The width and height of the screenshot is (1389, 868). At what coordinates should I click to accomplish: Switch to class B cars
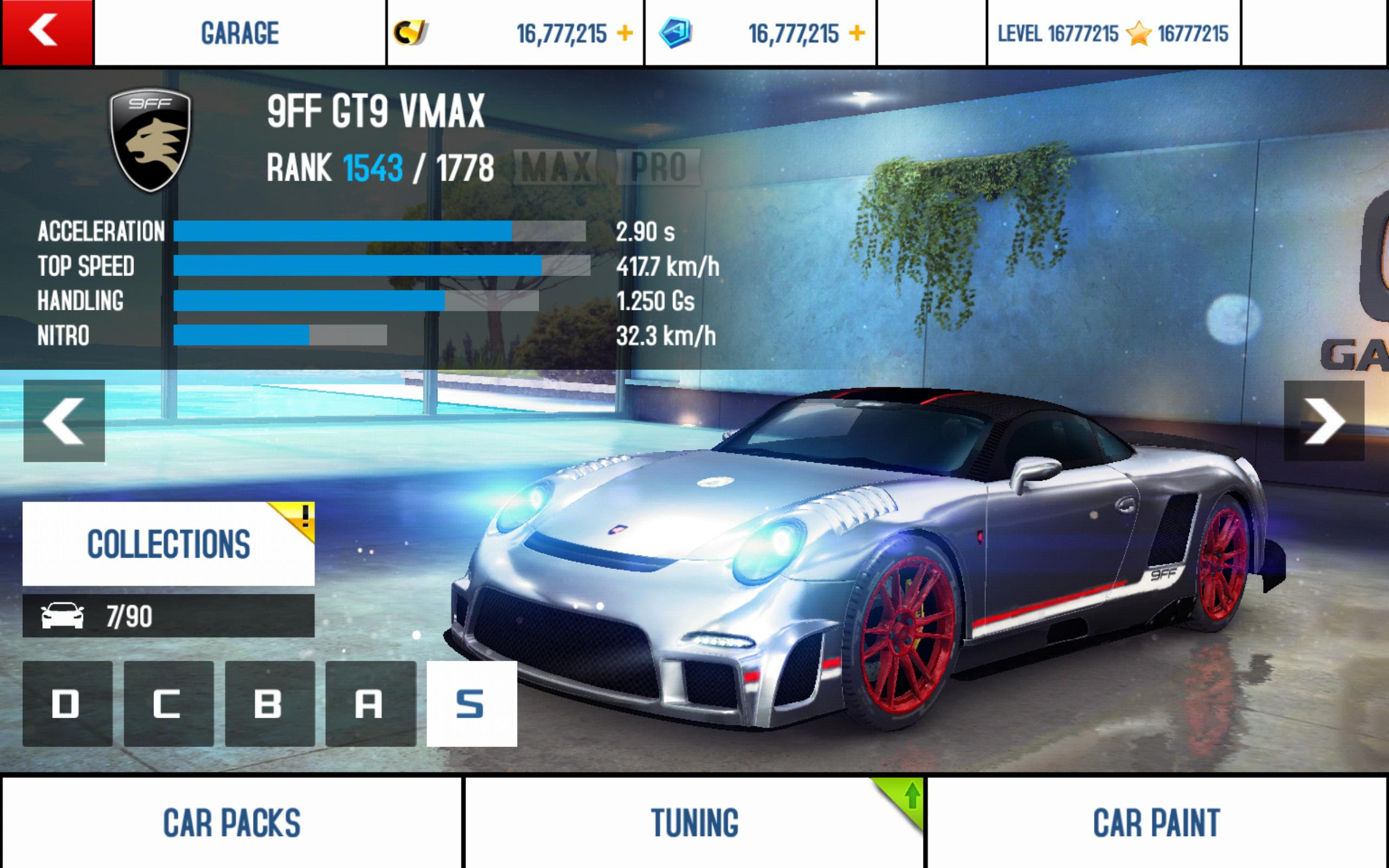pos(269,703)
